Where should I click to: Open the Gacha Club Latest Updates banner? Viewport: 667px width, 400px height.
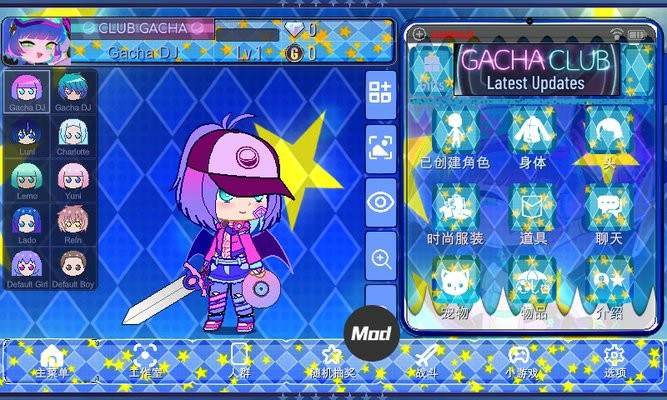(534, 69)
